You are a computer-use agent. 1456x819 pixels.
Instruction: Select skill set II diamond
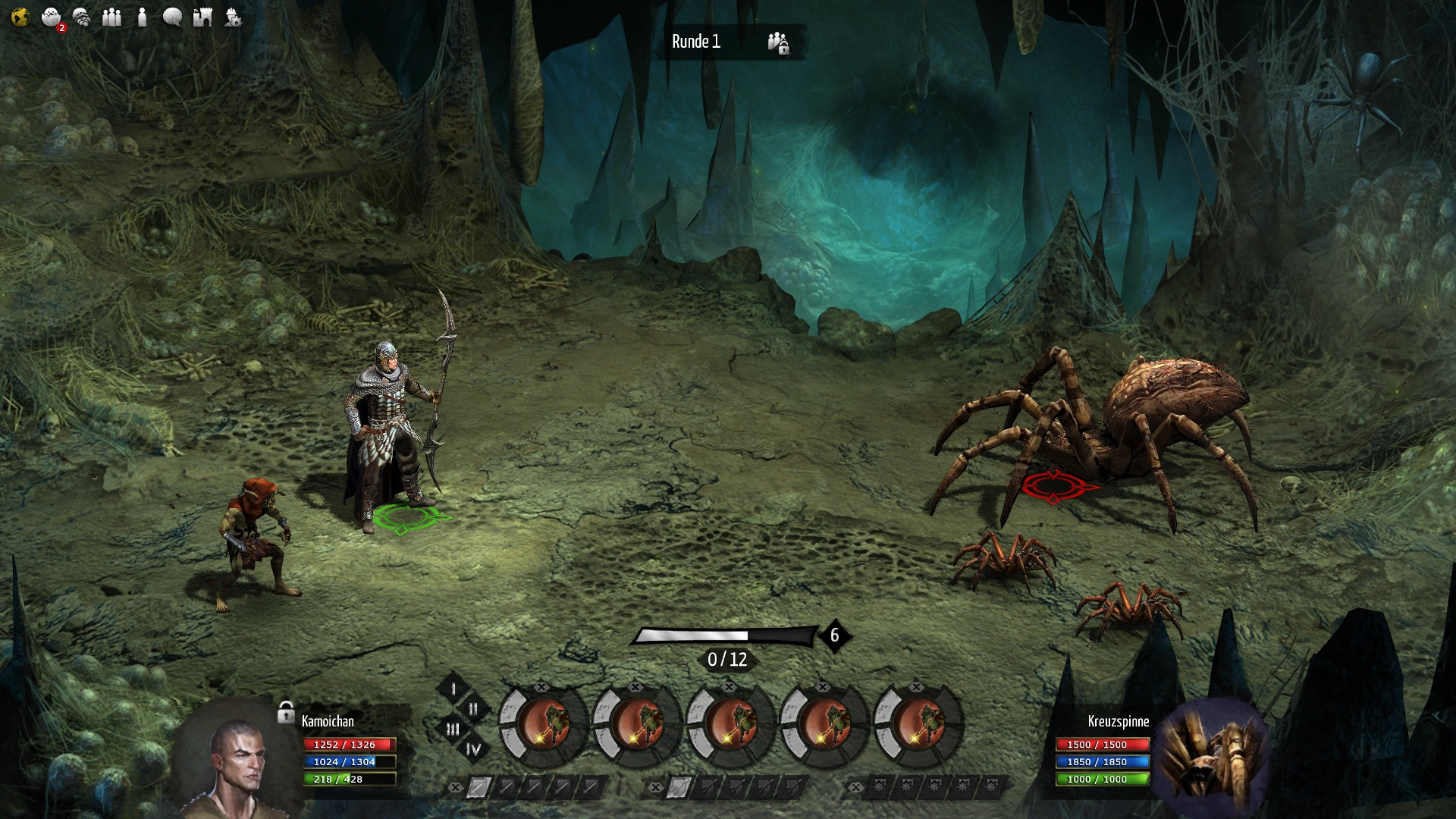click(x=473, y=709)
